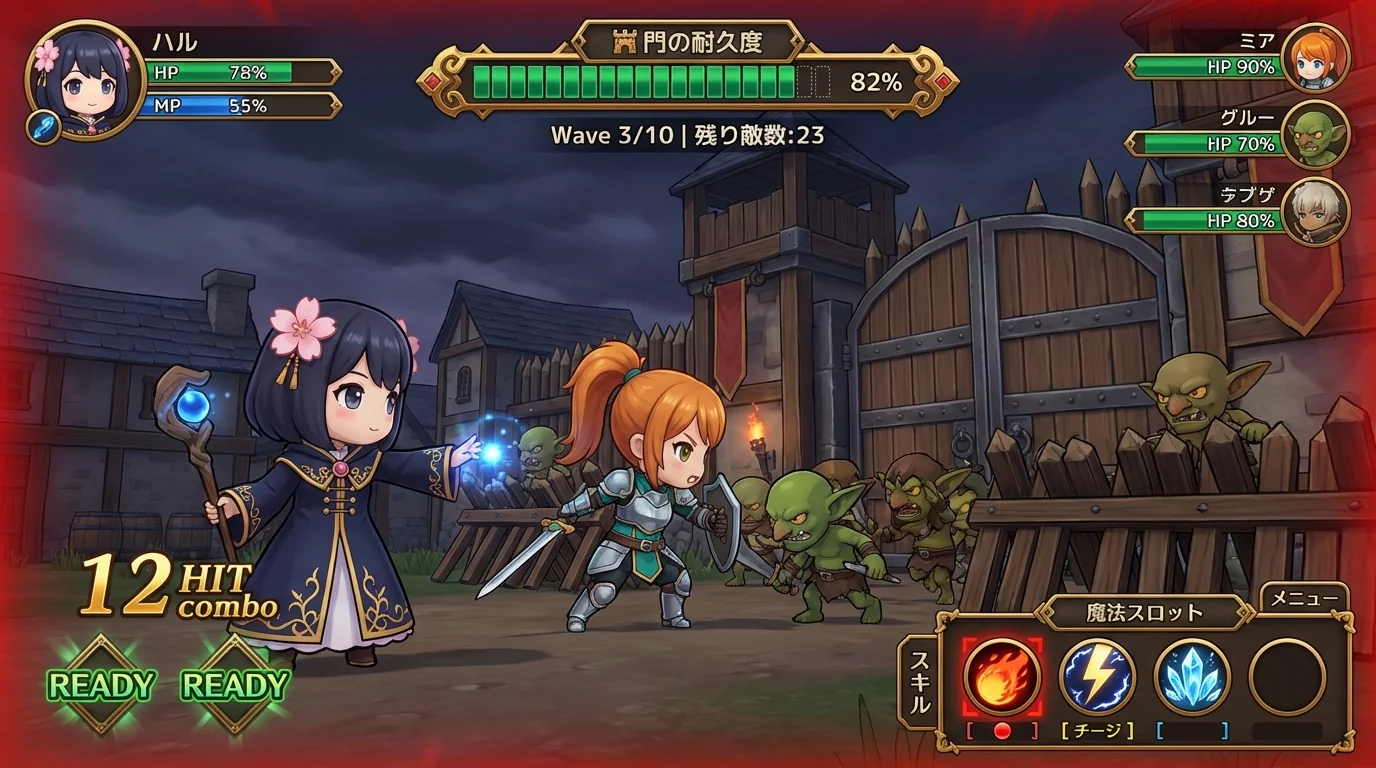The image size is (1376, 768).
Task: Open the メニュー button
Action: coord(1305,600)
